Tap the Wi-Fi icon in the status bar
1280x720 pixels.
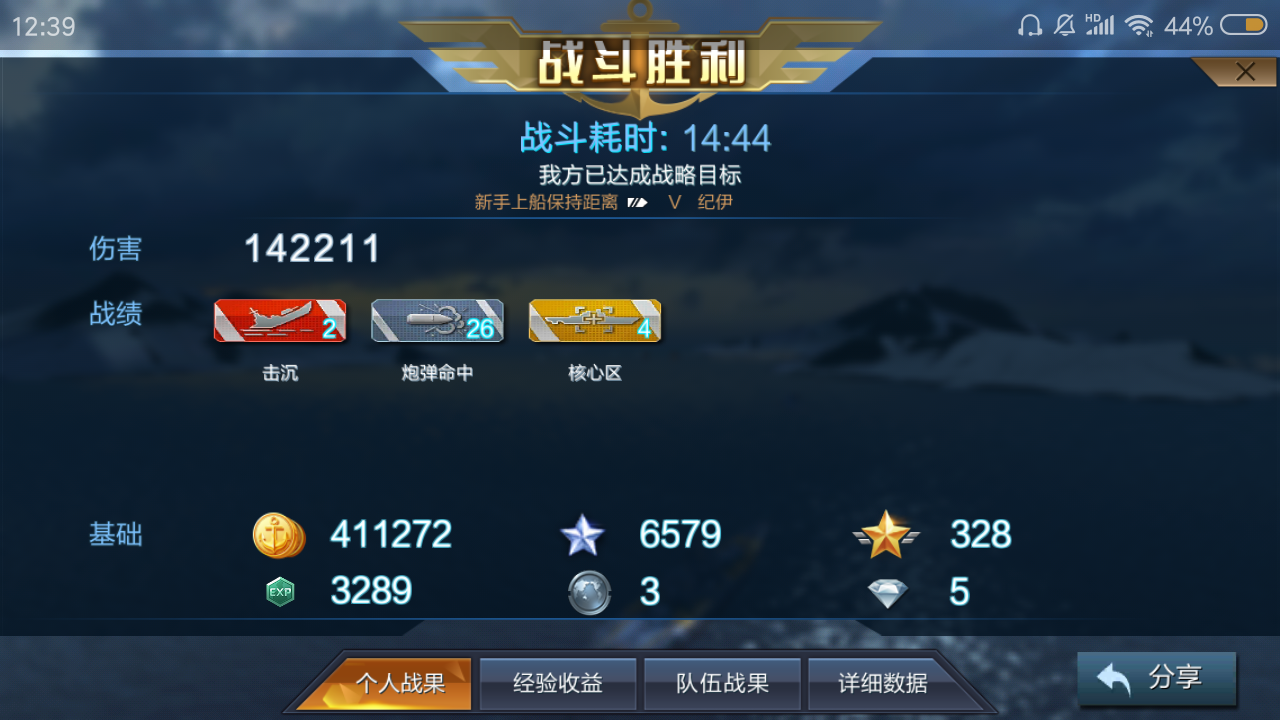click(1139, 25)
